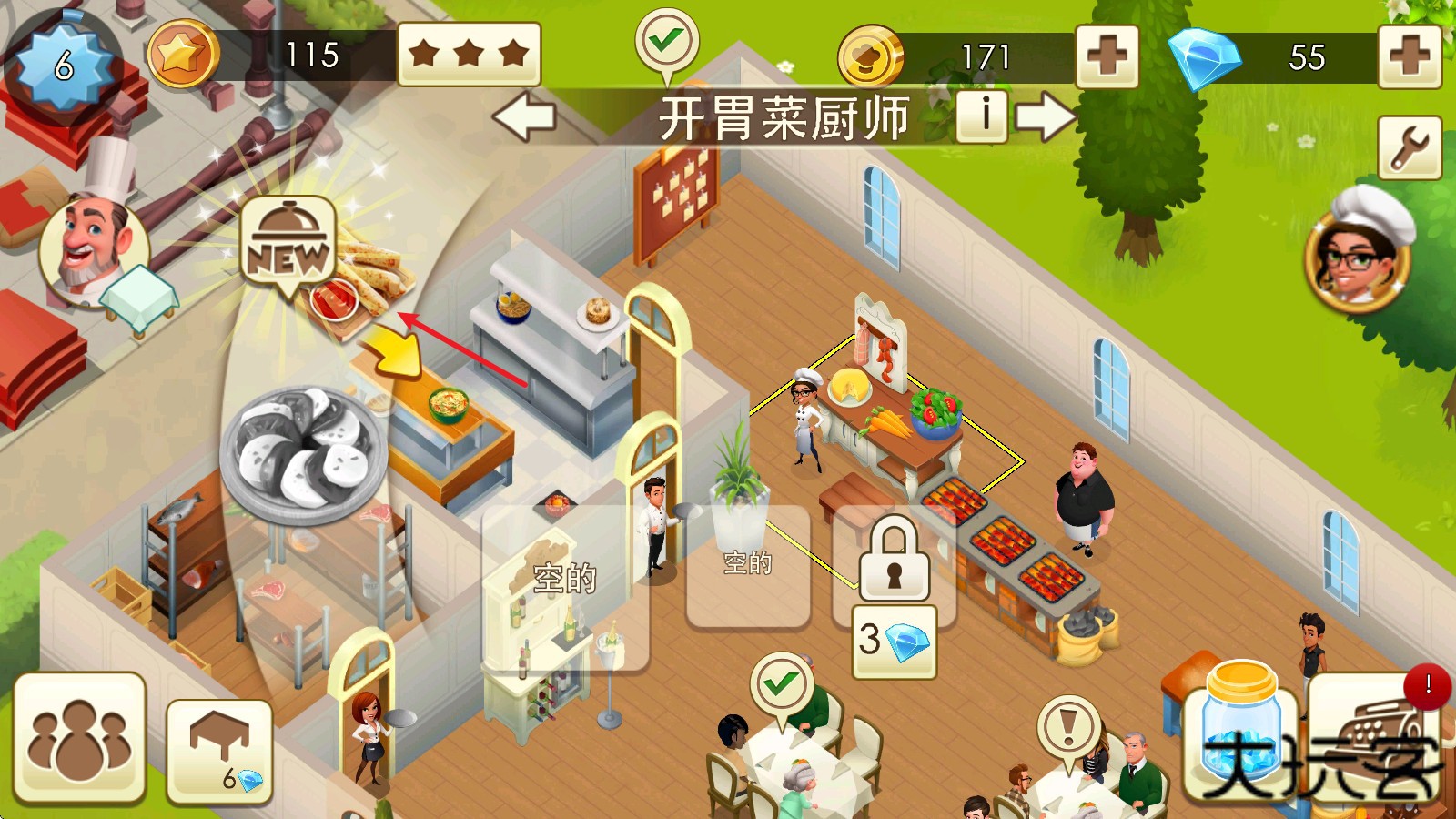Go to the previous chef station with left arrow

pyautogui.click(x=523, y=118)
